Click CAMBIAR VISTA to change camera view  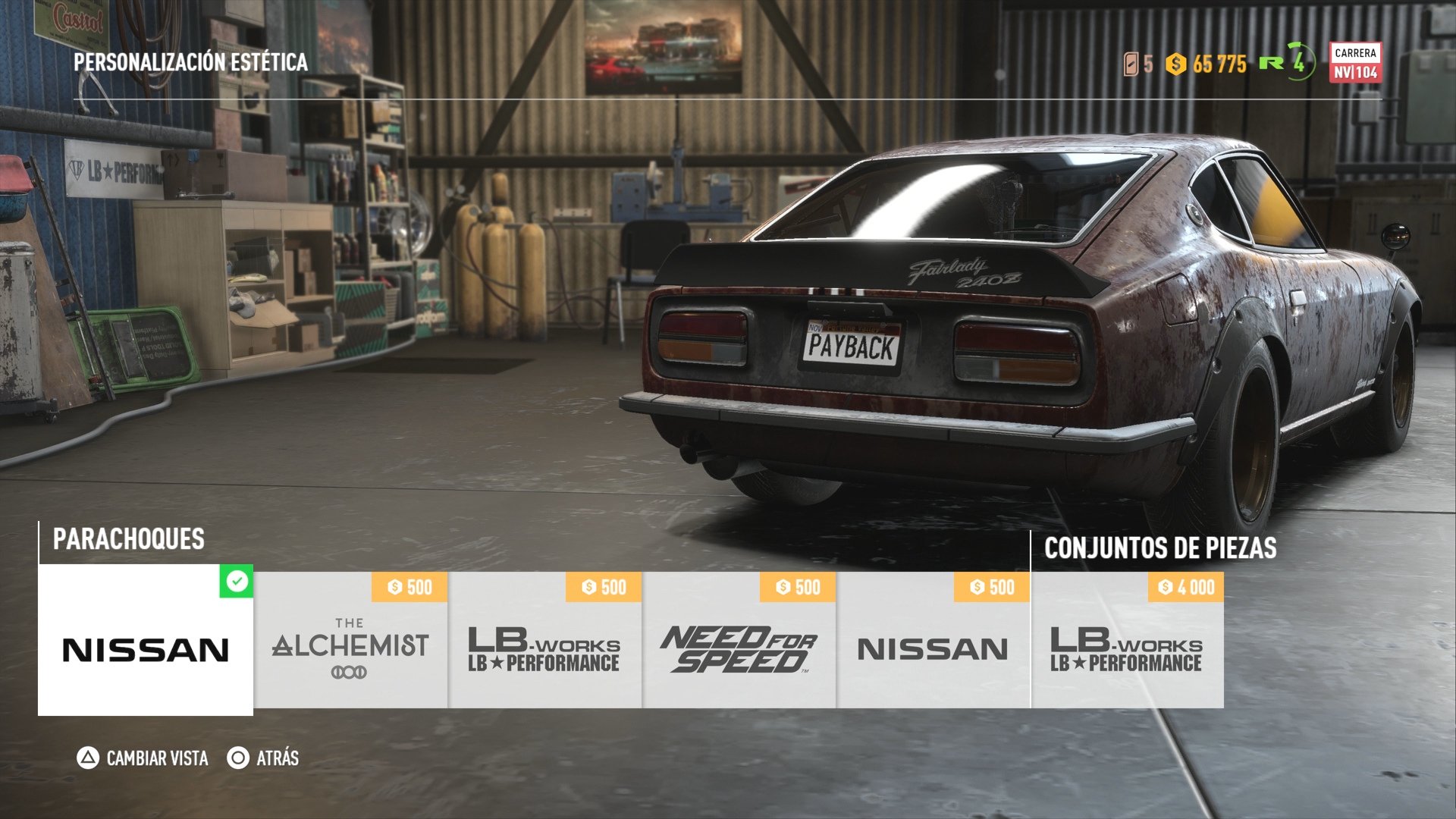point(155,758)
